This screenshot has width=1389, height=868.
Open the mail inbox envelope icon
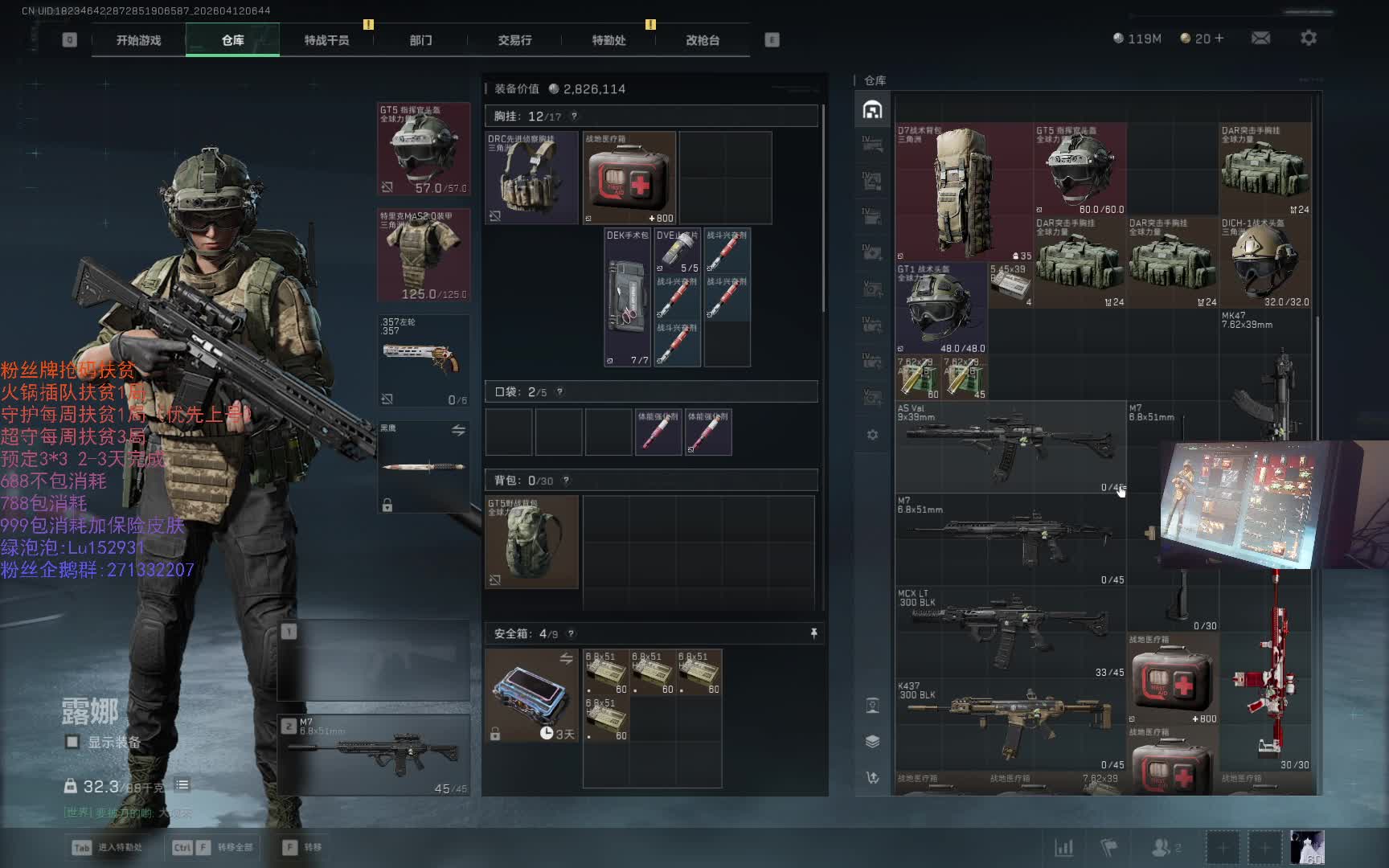(1260, 38)
